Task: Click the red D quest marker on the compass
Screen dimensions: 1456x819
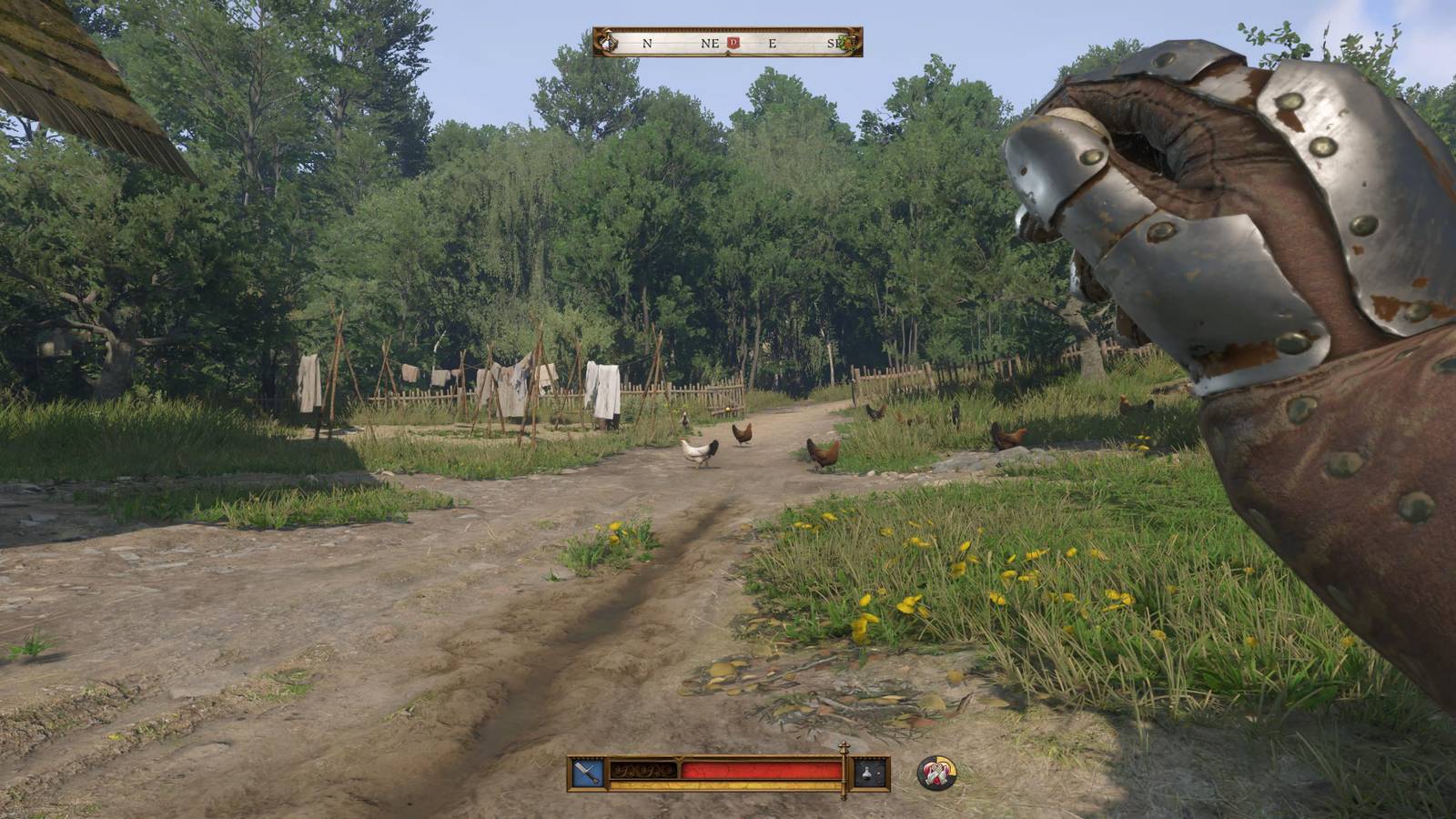Action: pos(733,42)
